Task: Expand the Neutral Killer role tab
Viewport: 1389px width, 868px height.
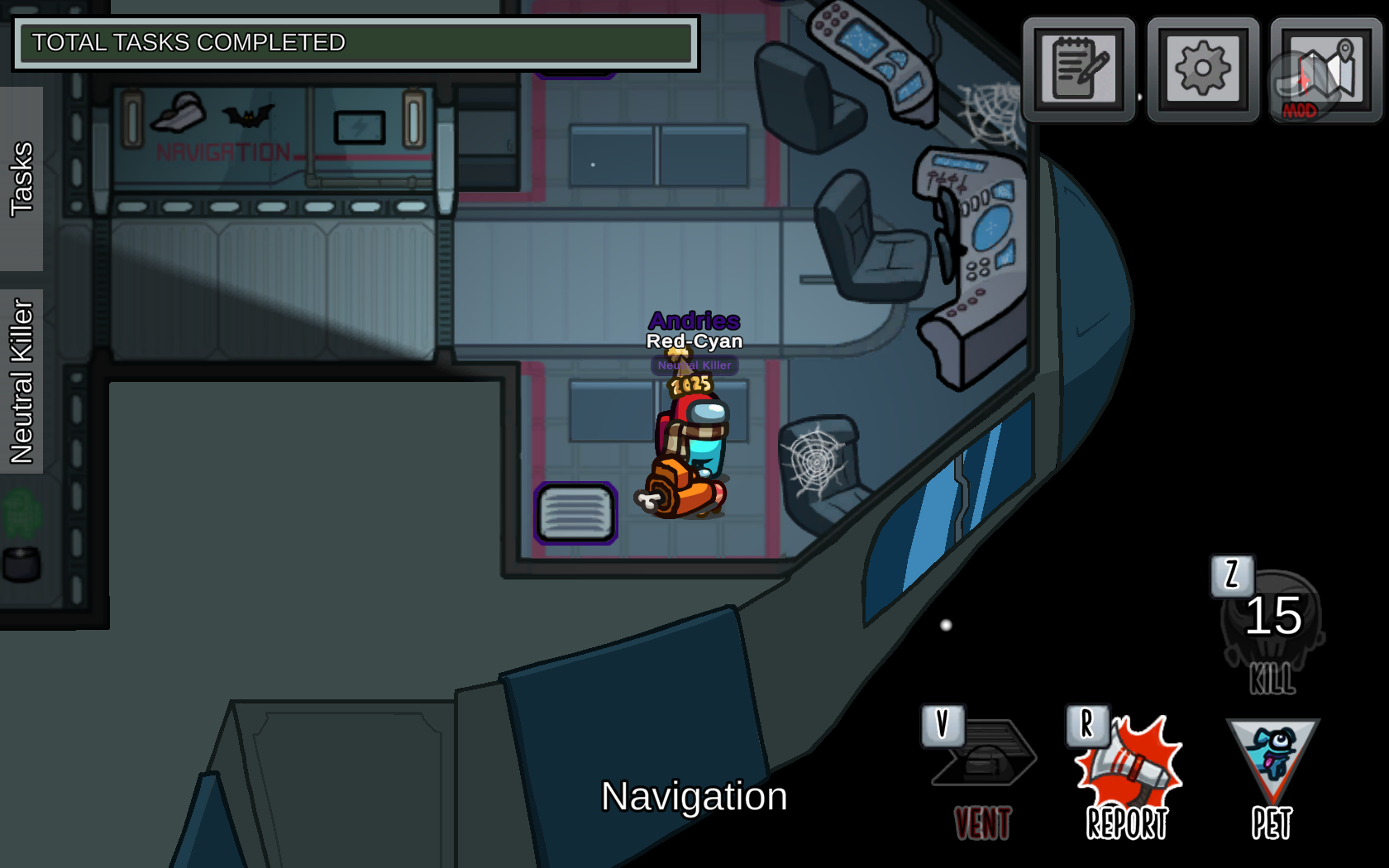Action: pos(21,381)
